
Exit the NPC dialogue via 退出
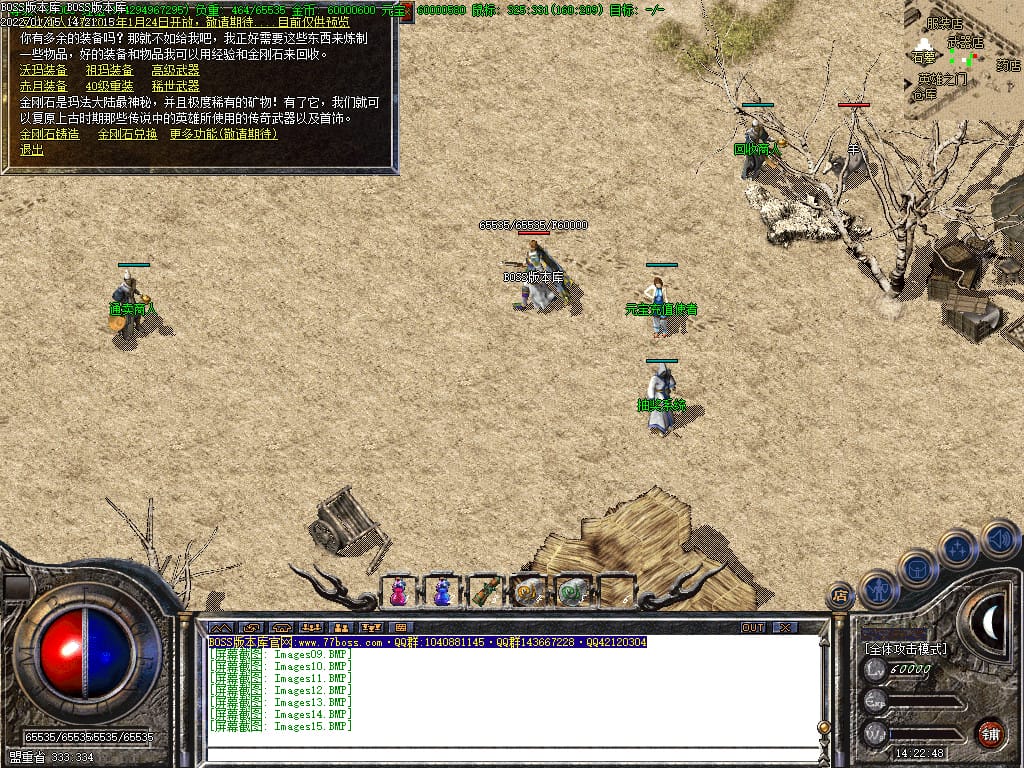(x=32, y=150)
